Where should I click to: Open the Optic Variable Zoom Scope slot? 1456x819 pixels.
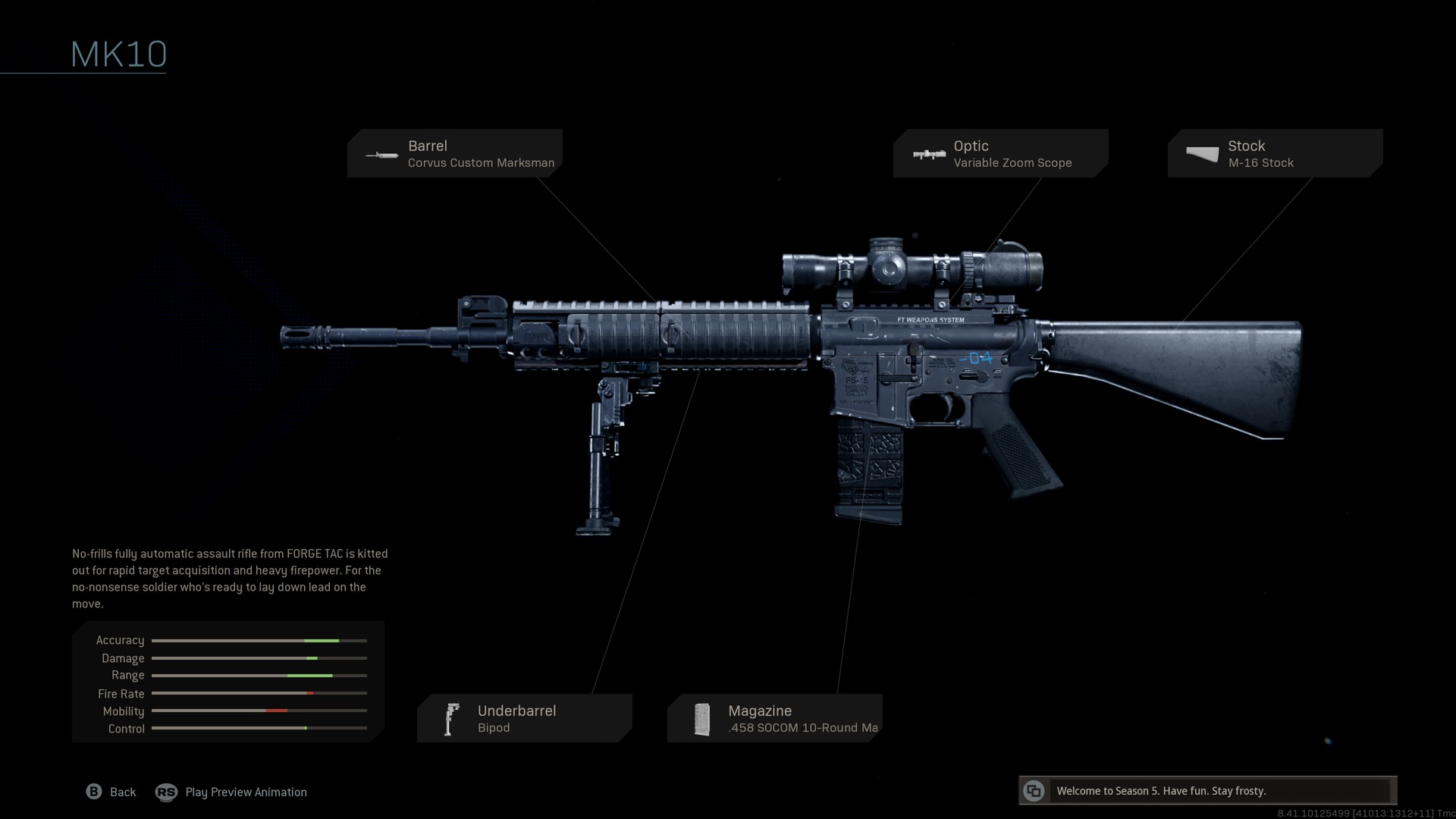point(1000,153)
